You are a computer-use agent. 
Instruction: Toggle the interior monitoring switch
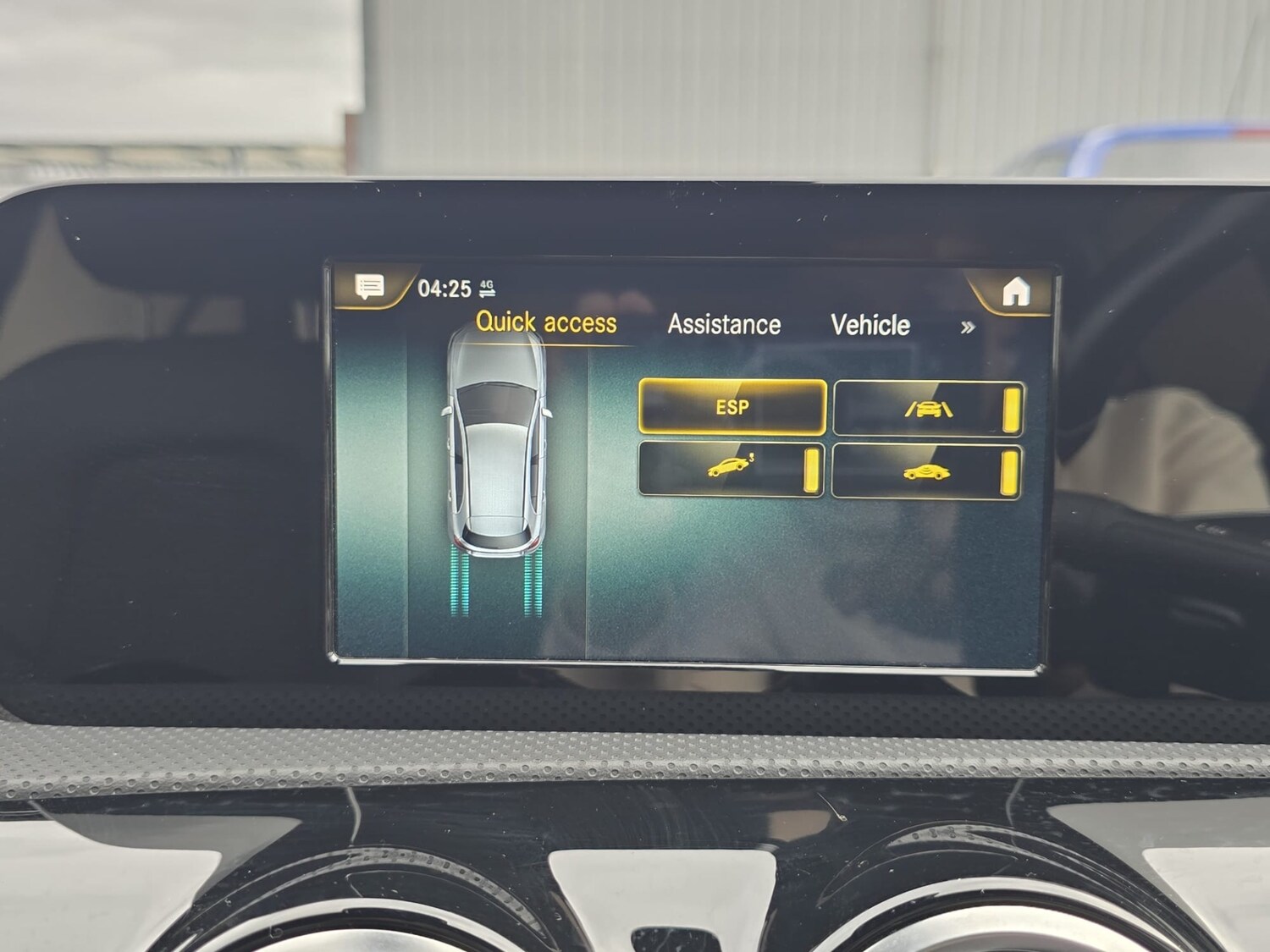point(1008,474)
